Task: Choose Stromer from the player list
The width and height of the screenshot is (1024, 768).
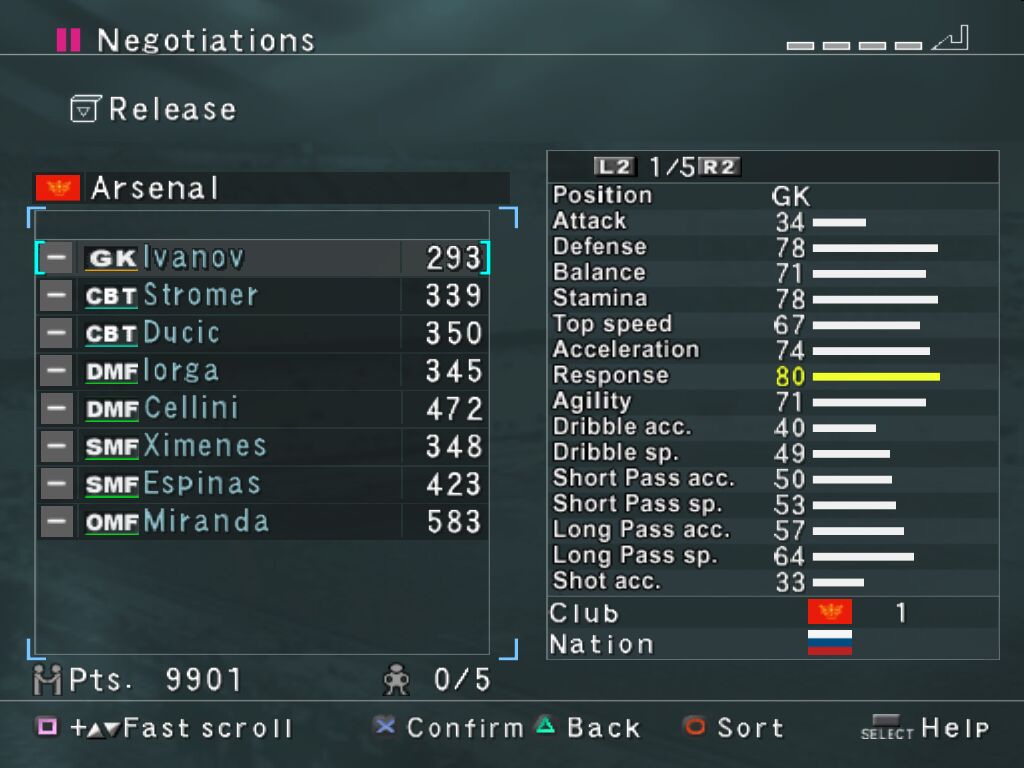Action: (x=262, y=295)
